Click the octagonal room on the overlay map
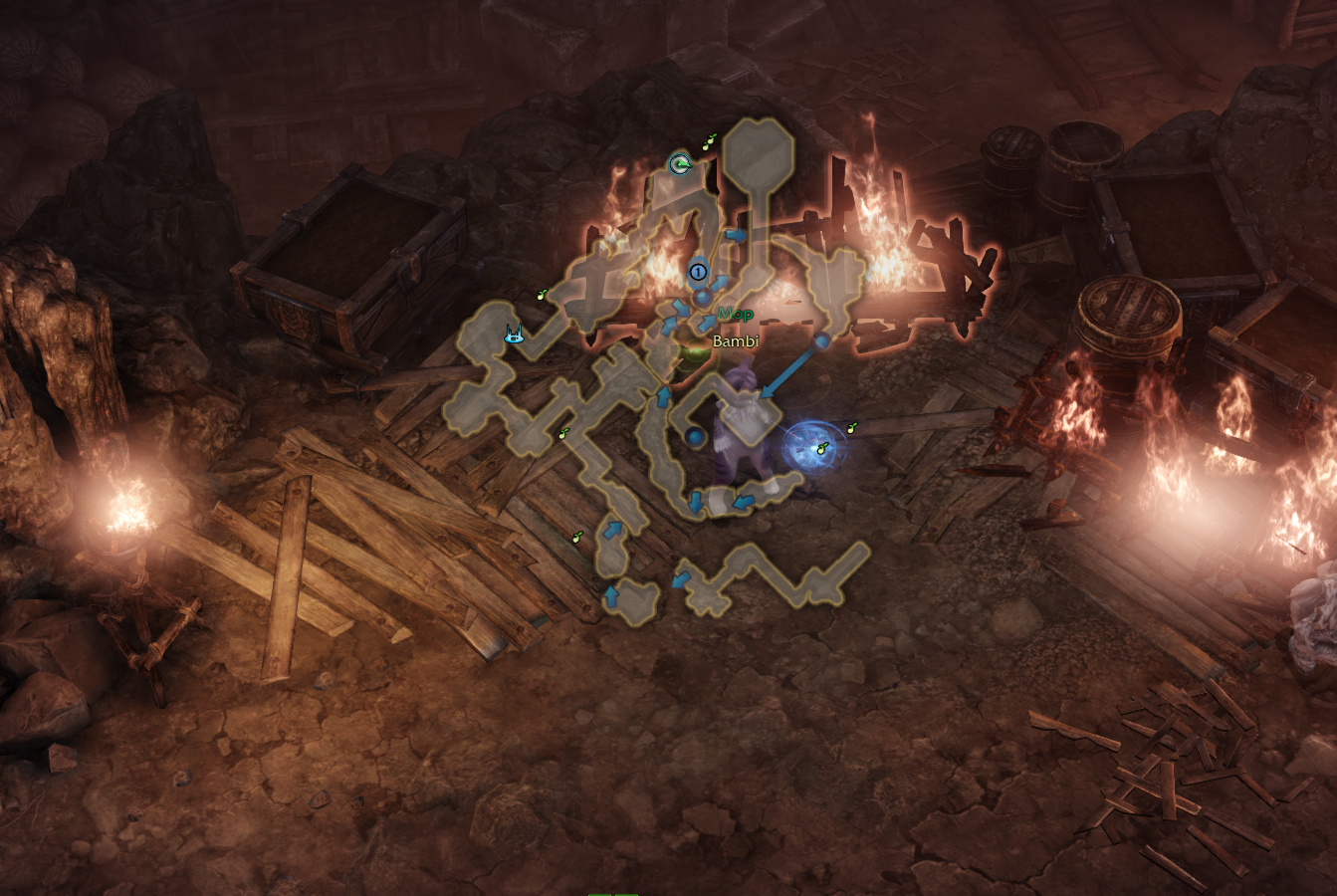This screenshot has height=896, width=1337. coord(759,149)
